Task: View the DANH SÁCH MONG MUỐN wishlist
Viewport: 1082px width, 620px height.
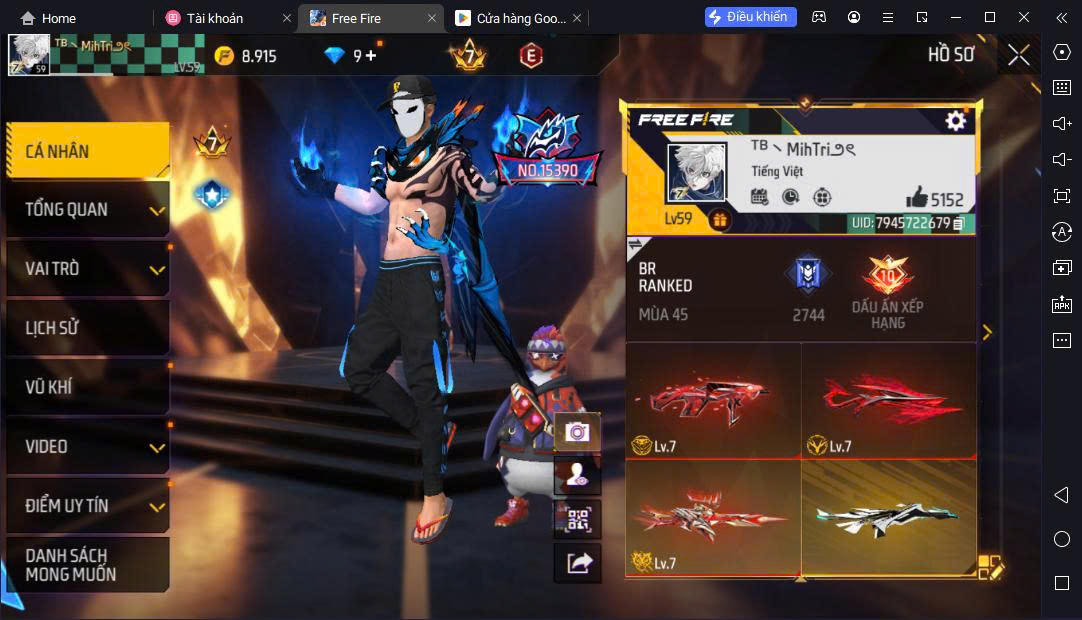Action: (x=87, y=565)
